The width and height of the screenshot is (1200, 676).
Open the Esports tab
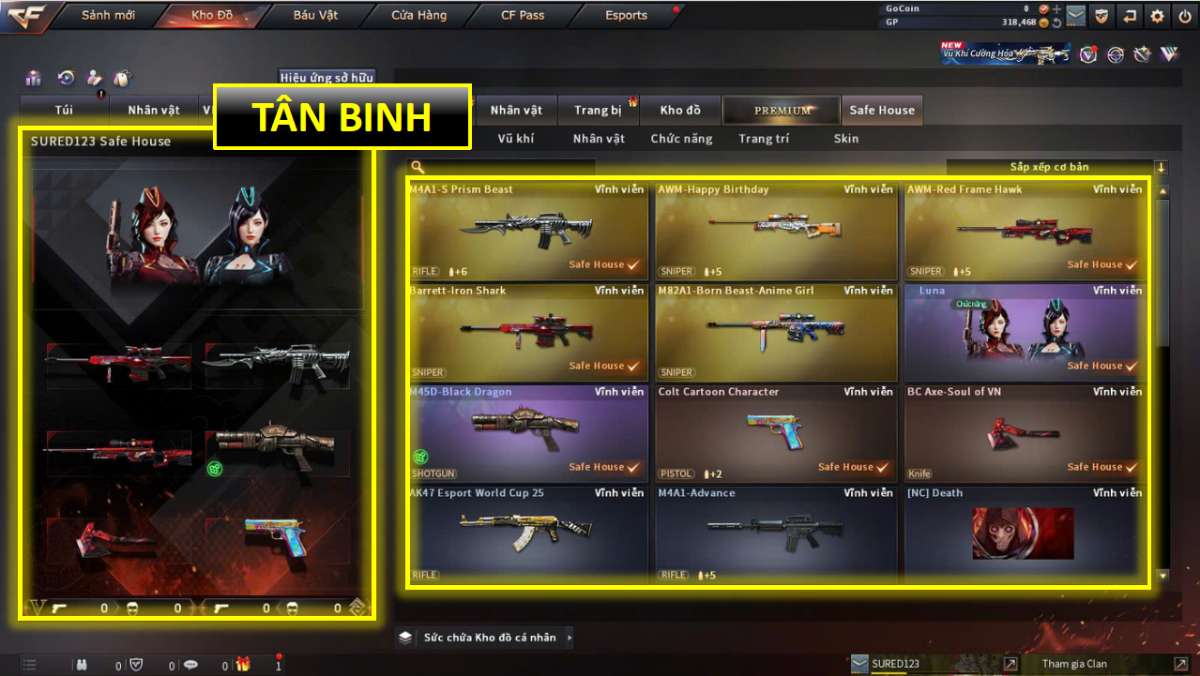[x=626, y=15]
